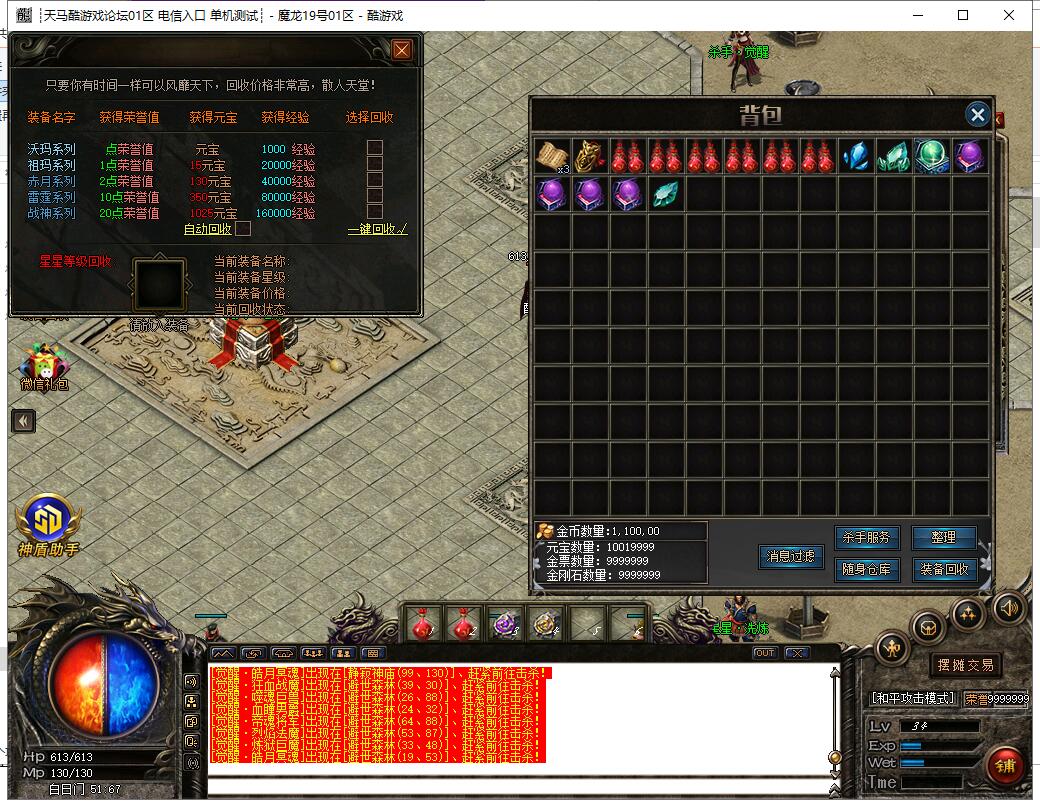Viewport: 1040px width, 807px height.
Task: Open the 随身仓库 portable warehouse
Action: pos(866,570)
